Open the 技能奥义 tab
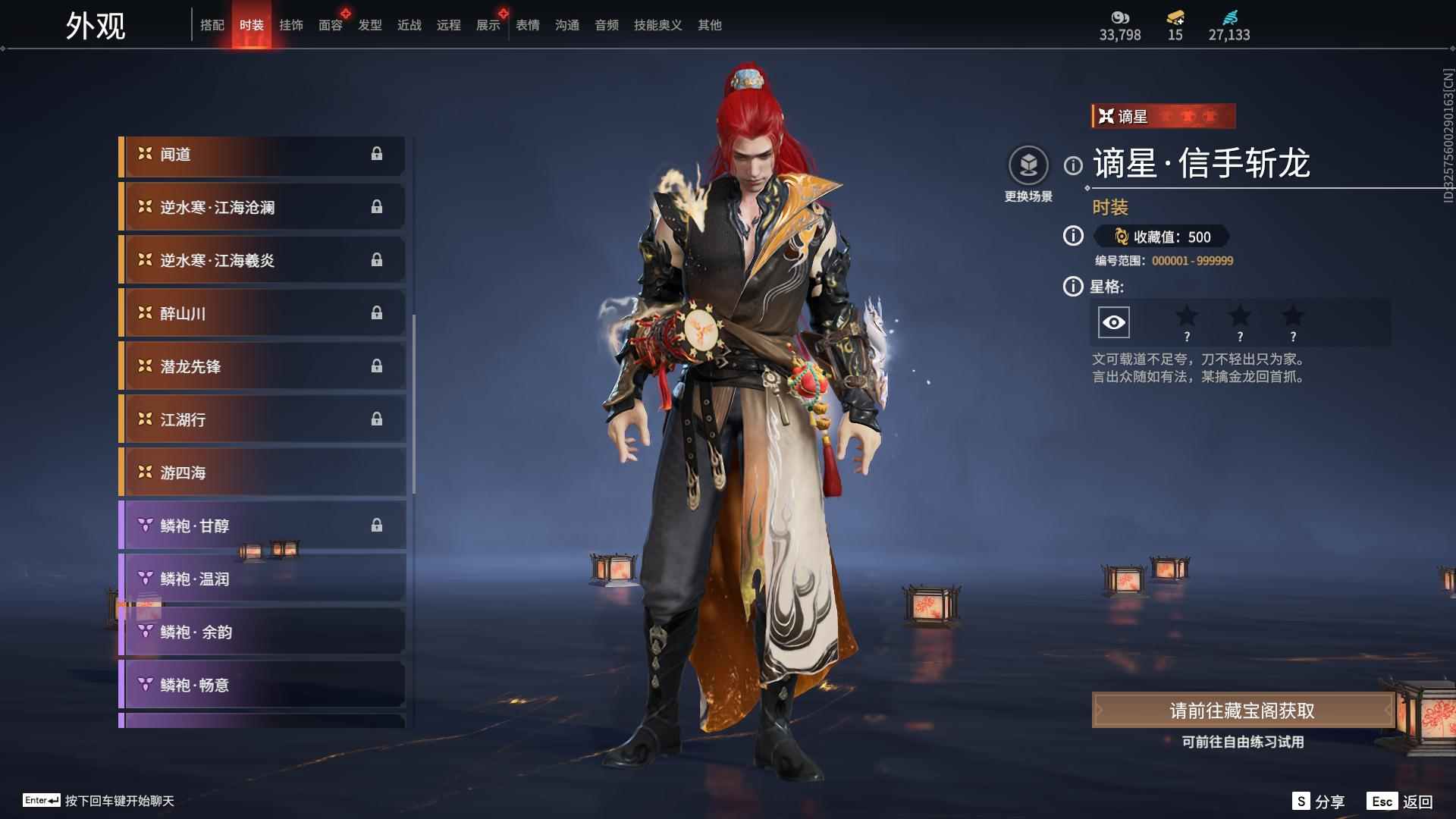The height and width of the screenshot is (819, 1456). (x=657, y=25)
